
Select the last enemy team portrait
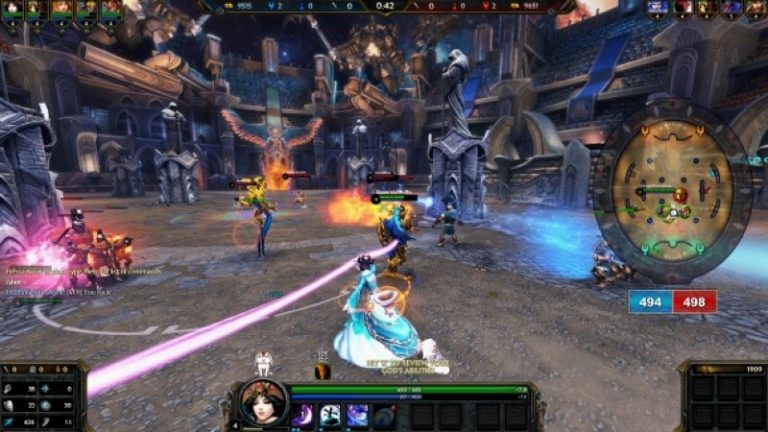(x=755, y=9)
